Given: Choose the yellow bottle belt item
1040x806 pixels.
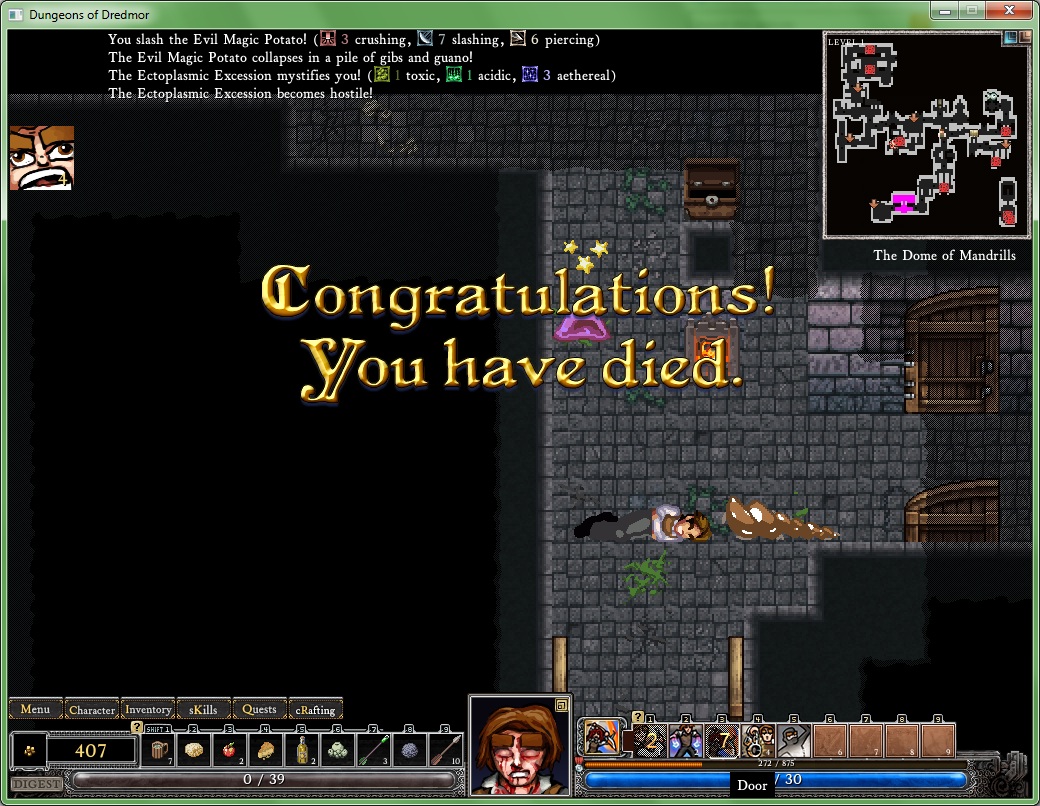Looking at the screenshot, I should click(x=301, y=749).
